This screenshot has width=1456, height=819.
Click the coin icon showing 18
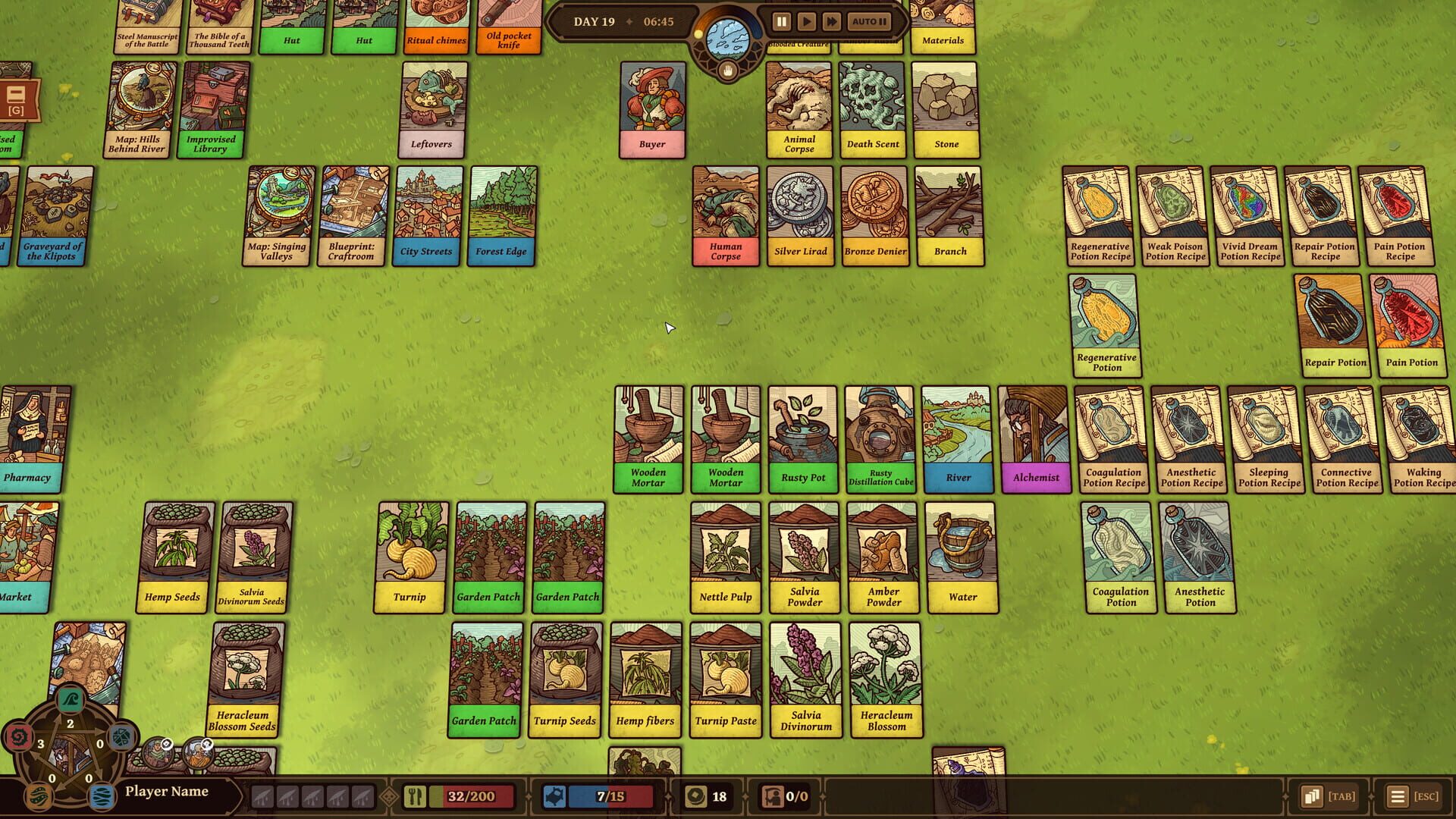coord(695,796)
